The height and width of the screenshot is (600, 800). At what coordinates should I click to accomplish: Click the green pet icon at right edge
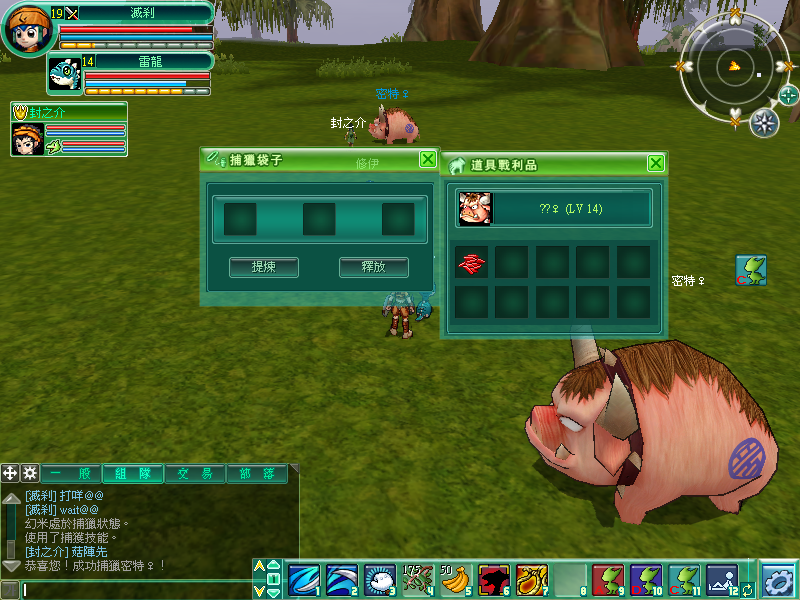point(751,269)
